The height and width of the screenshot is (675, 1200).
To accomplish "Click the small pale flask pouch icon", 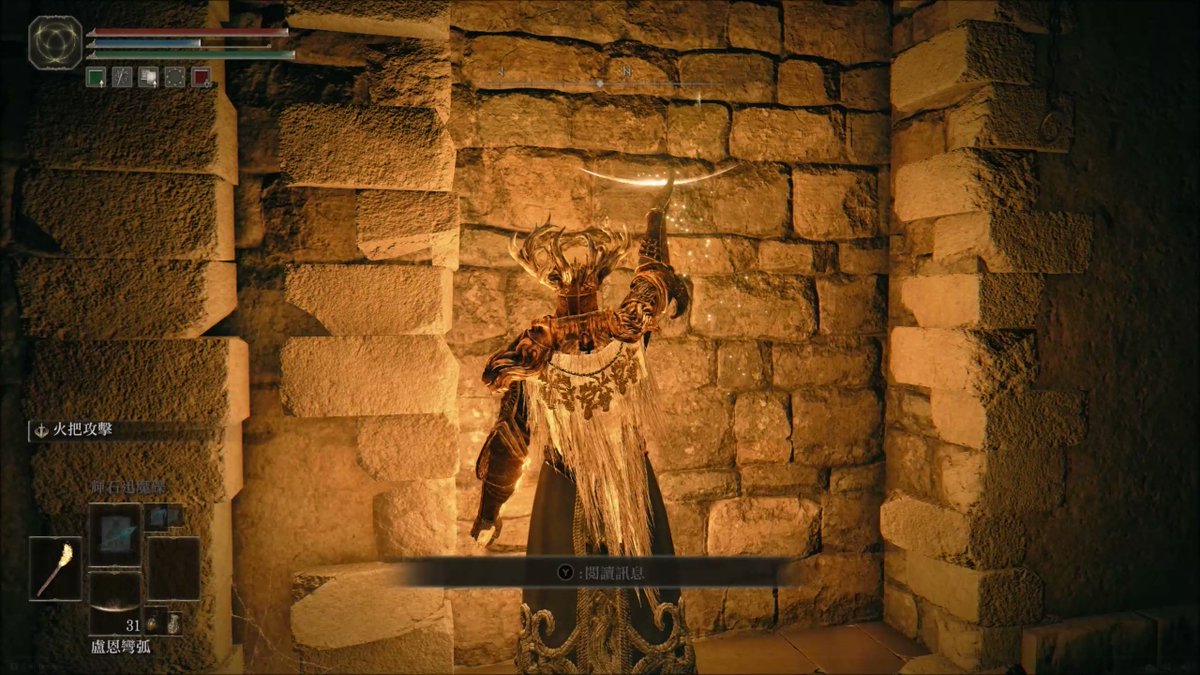I will click(175, 623).
